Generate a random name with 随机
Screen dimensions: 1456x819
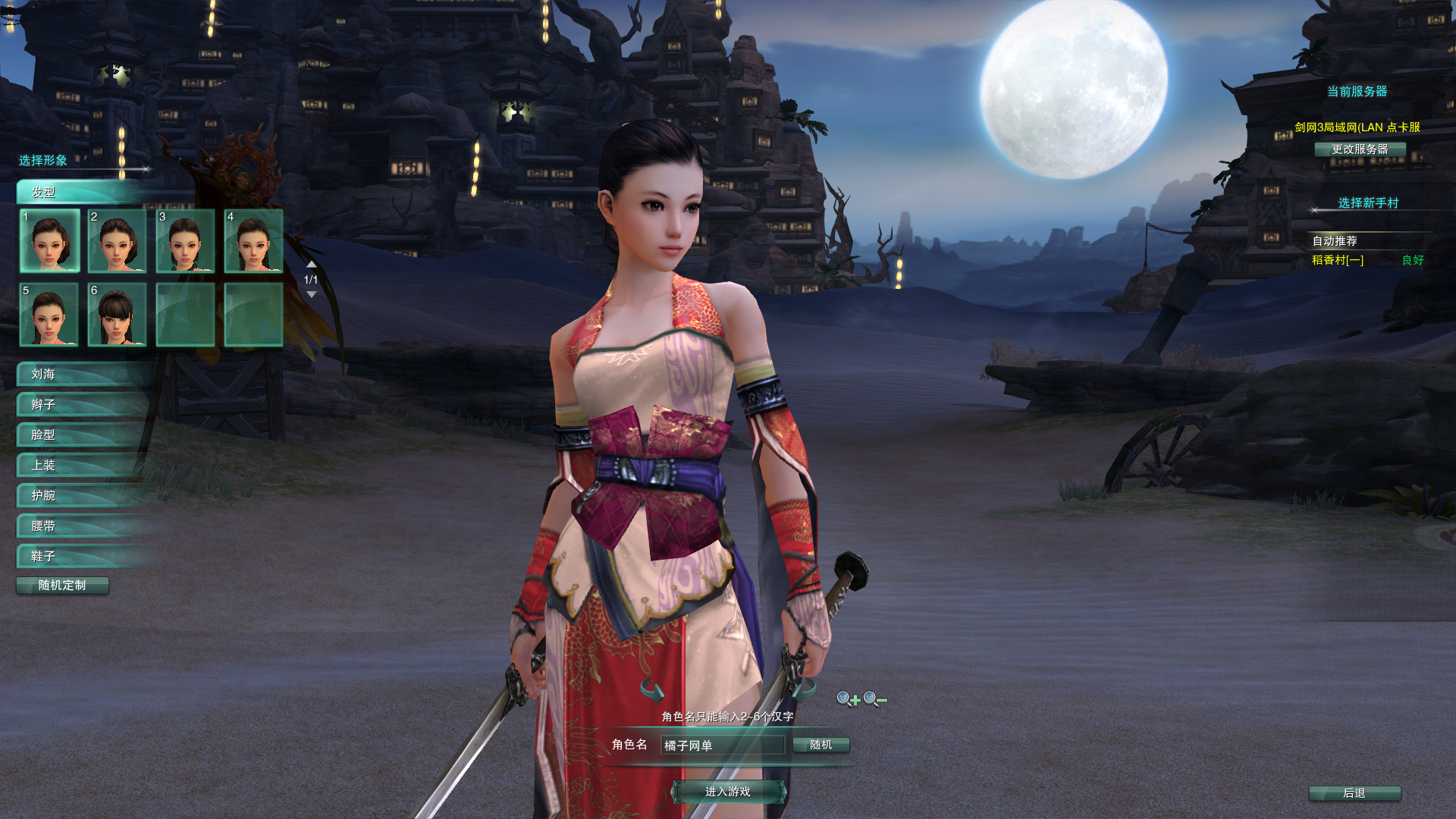point(821,745)
